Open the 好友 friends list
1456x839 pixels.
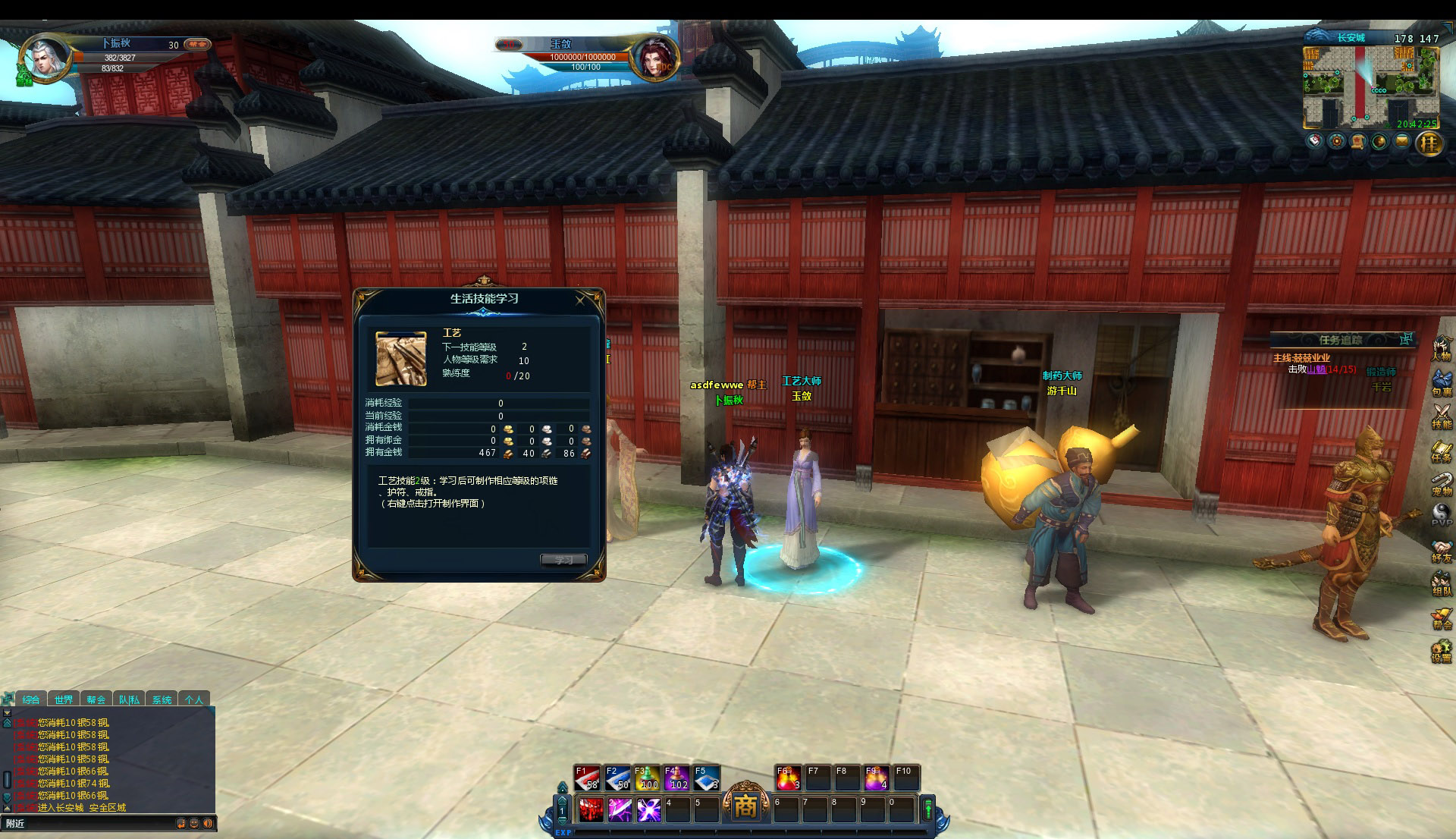point(1441,551)
